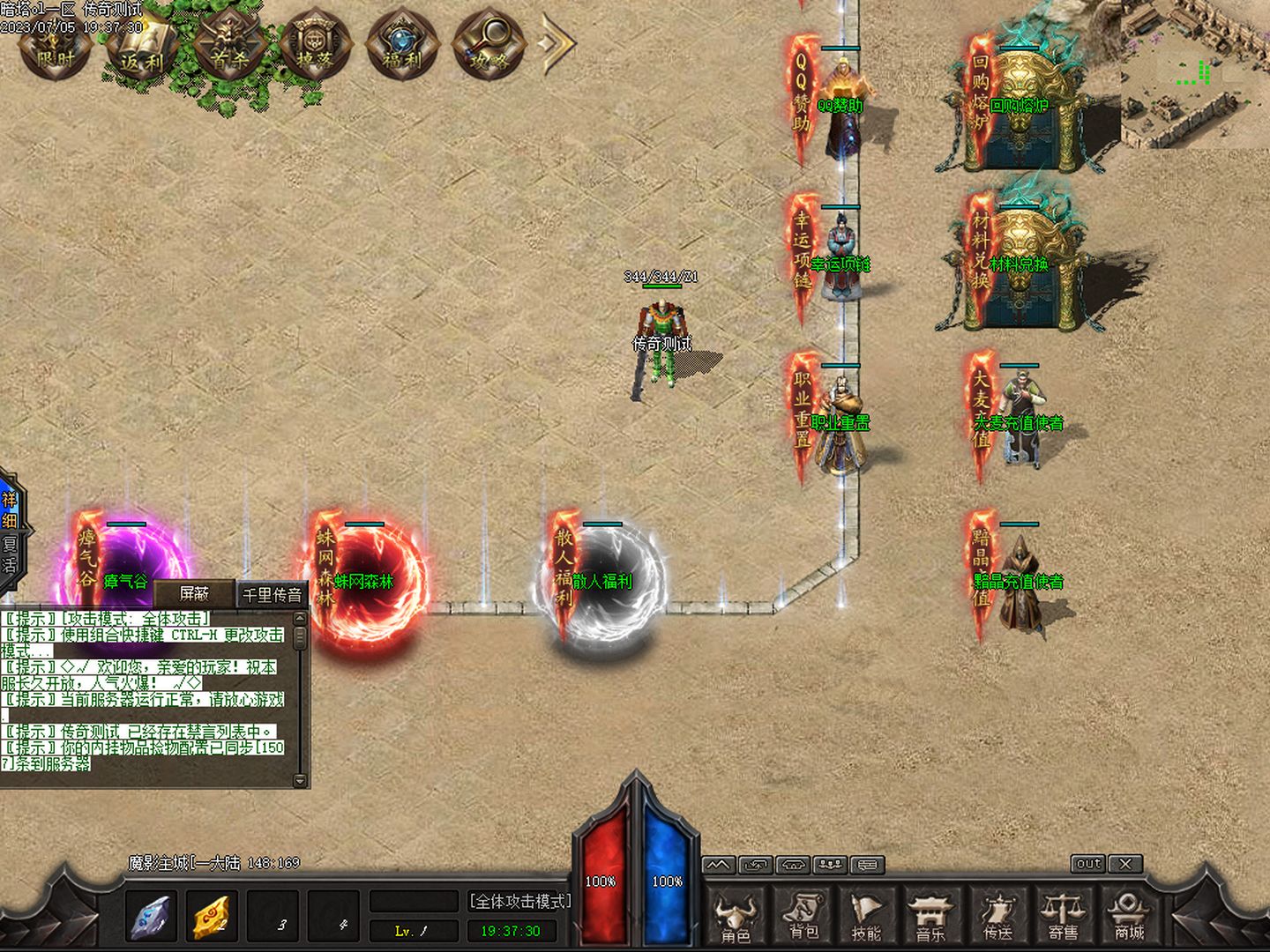Open the 掉落 drops icon
The image size is (1270, 952).
click(x=316, y=46)
